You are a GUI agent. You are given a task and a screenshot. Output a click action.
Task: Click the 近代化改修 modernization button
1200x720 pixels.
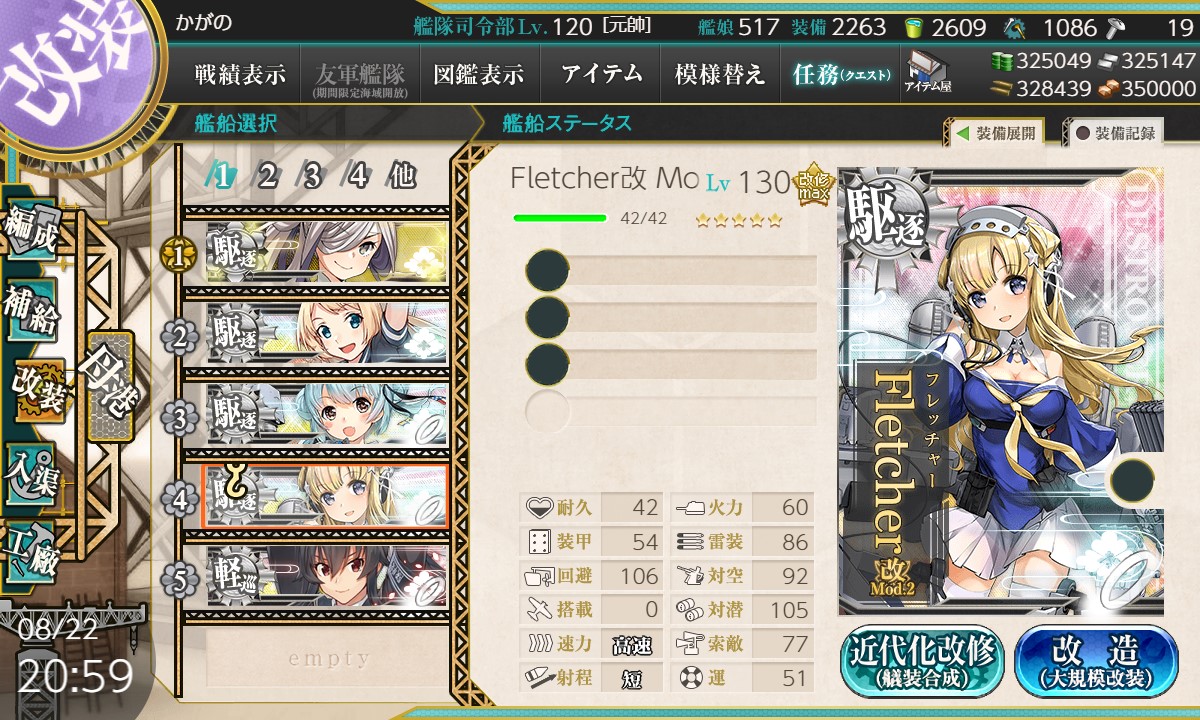click(922, 662)
